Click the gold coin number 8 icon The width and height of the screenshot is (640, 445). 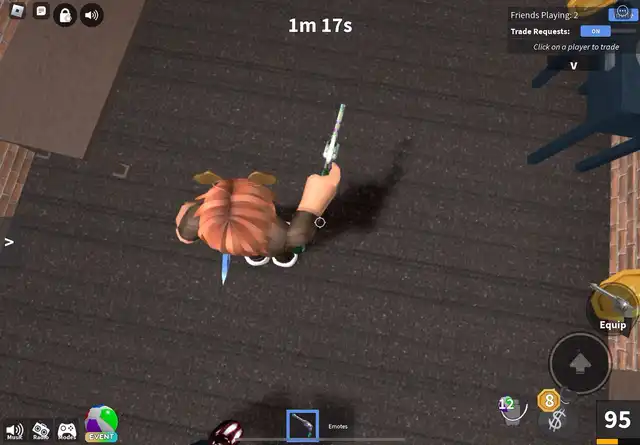tap(547, 401)
